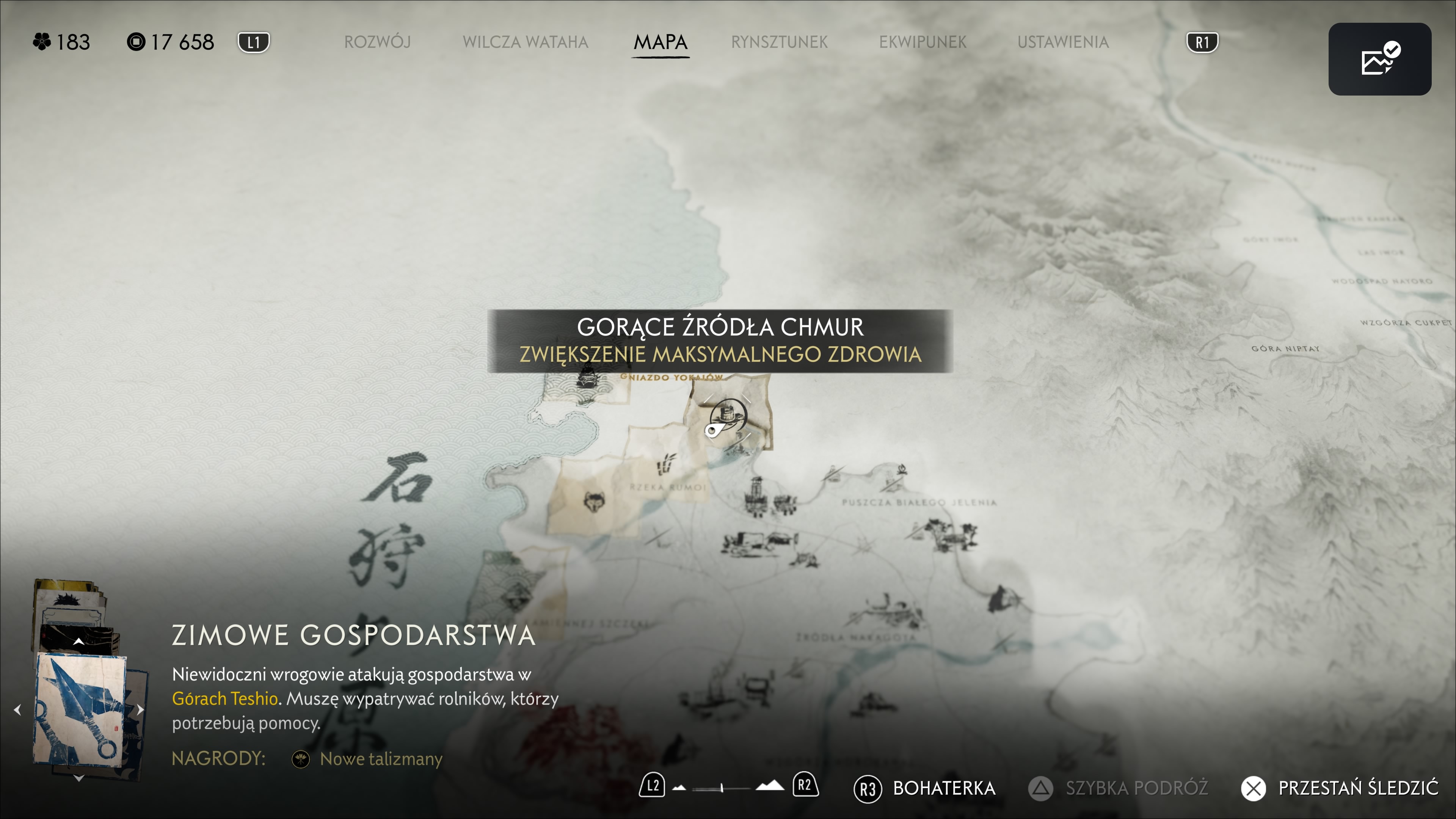
Task: Adjust the map zoom slider
Action: [x=722, y=787]
